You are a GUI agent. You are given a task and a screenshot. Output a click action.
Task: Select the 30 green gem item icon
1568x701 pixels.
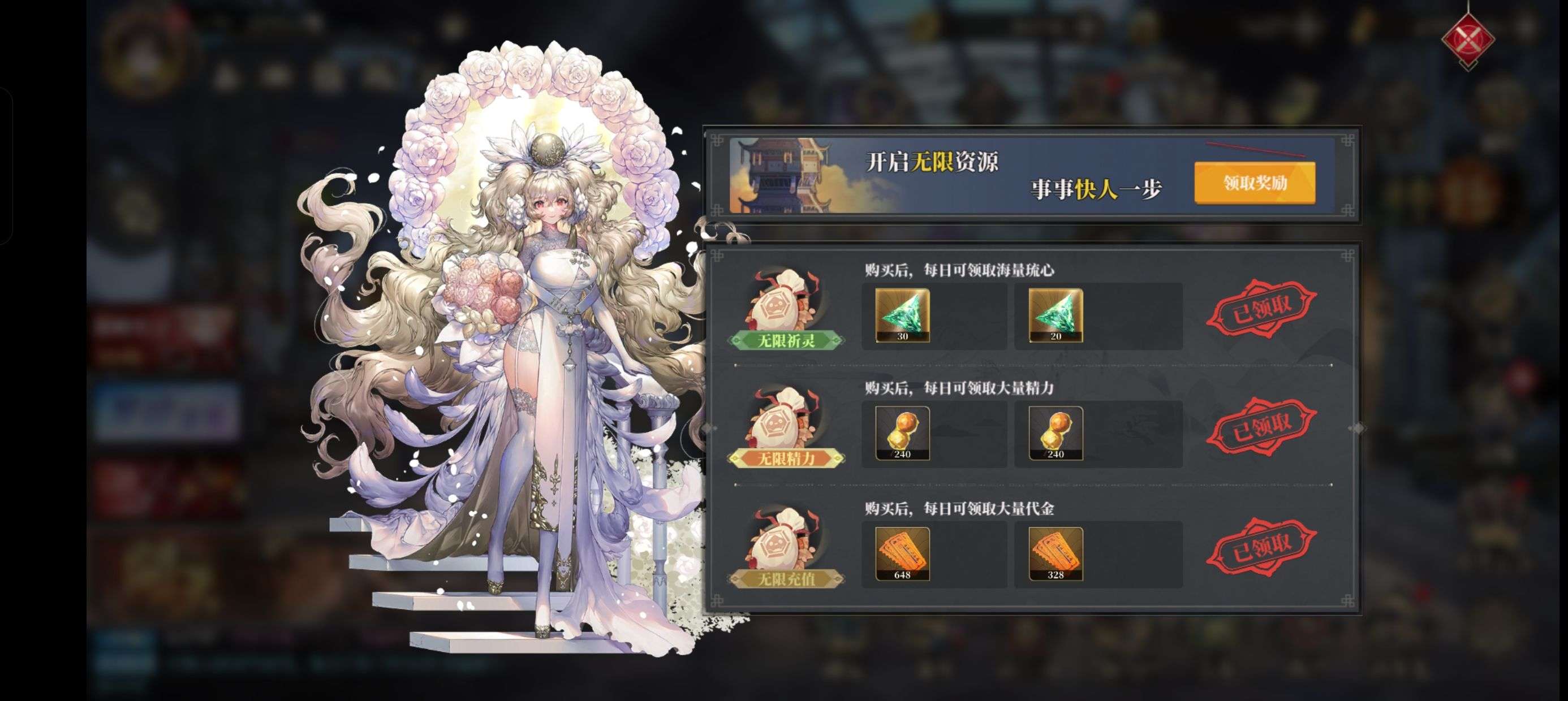(903, 317)
